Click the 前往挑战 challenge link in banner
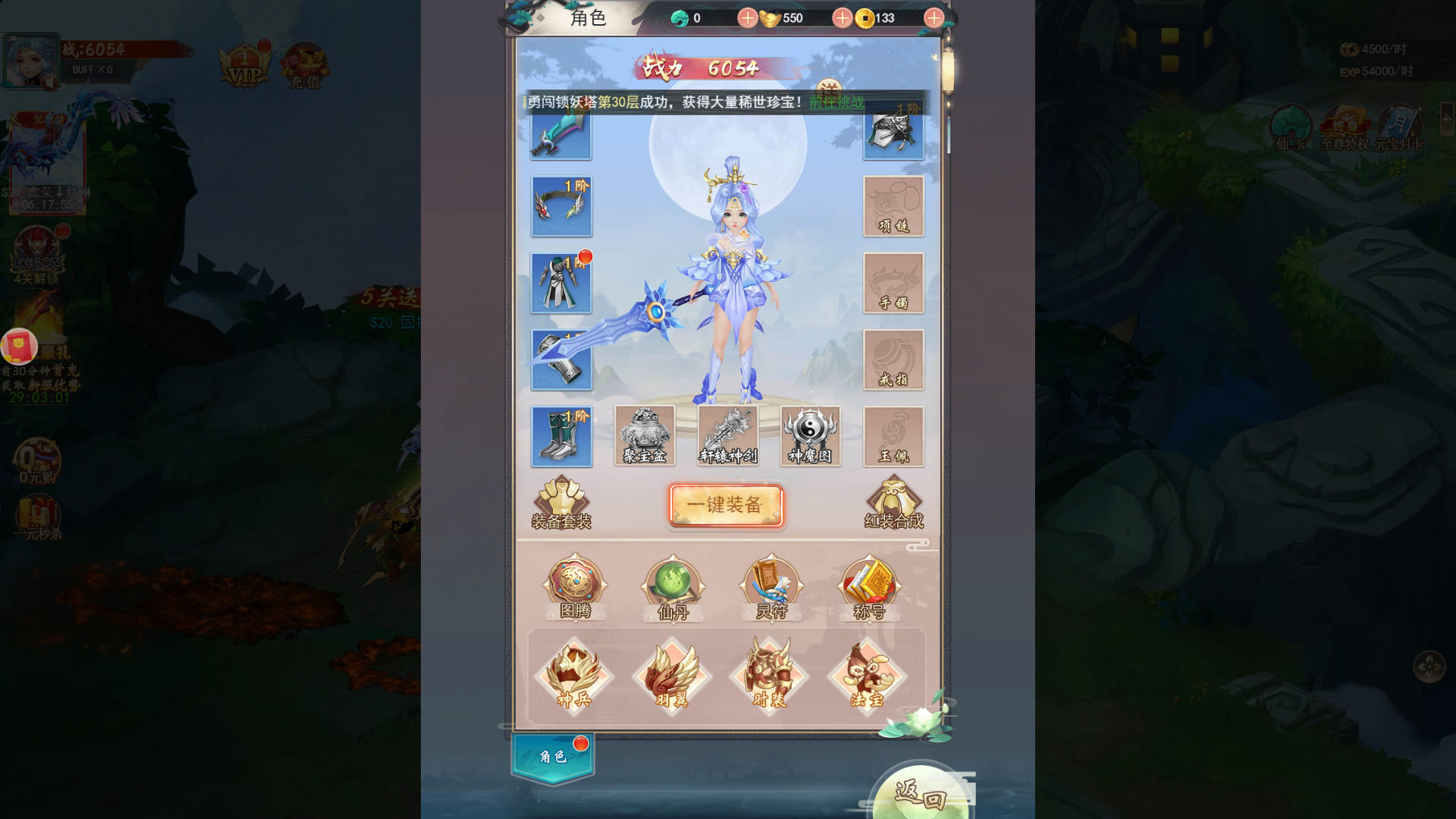 pos(836,105)
